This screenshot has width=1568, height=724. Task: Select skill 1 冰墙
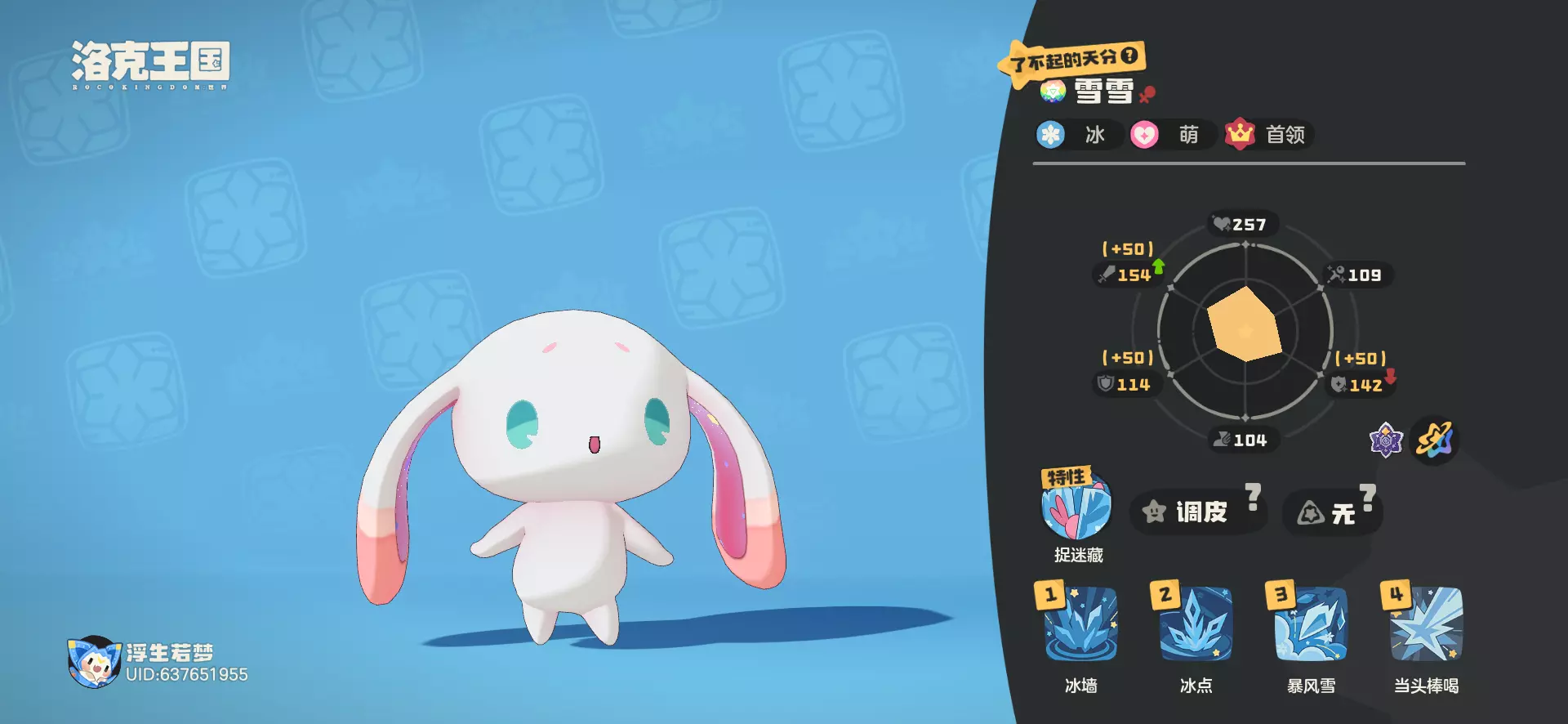[1080, 625]
